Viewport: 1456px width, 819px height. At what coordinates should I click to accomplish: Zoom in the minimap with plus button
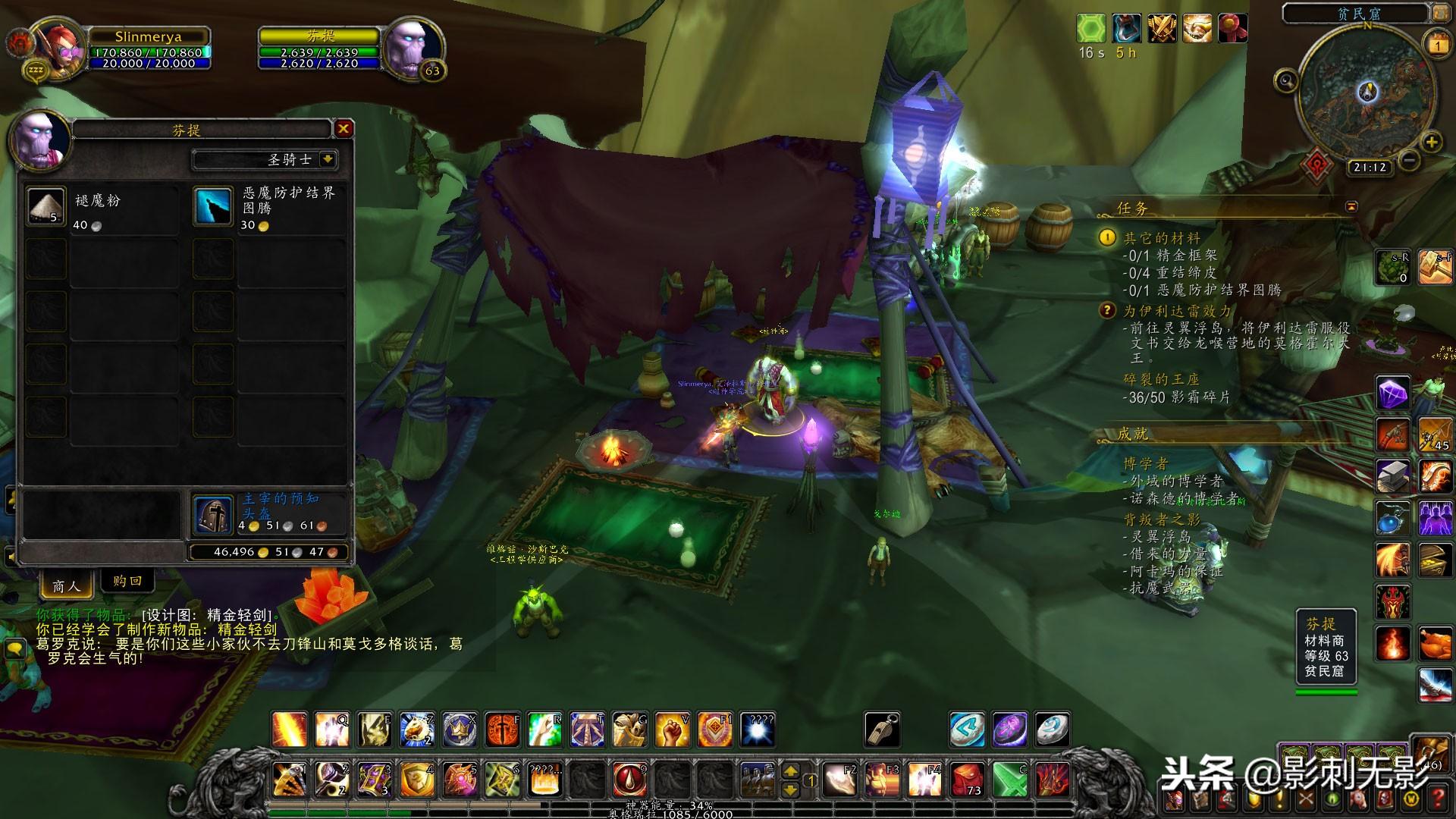pos(1431,142)
